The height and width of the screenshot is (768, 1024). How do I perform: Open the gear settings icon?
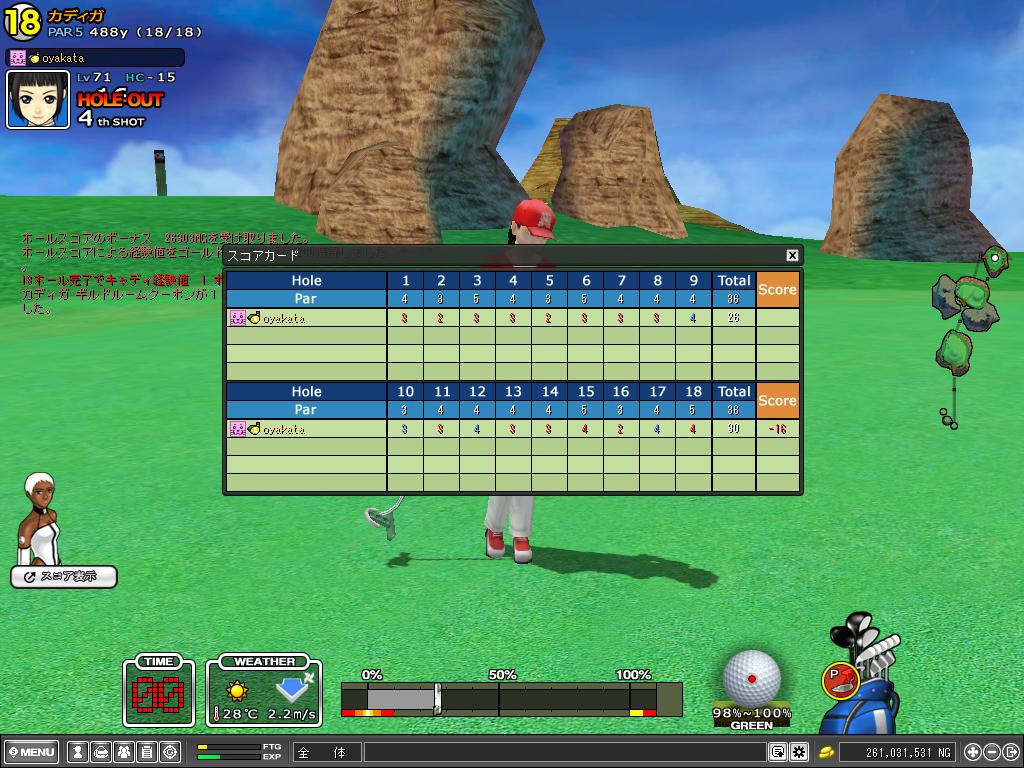(x=799, y=752)
